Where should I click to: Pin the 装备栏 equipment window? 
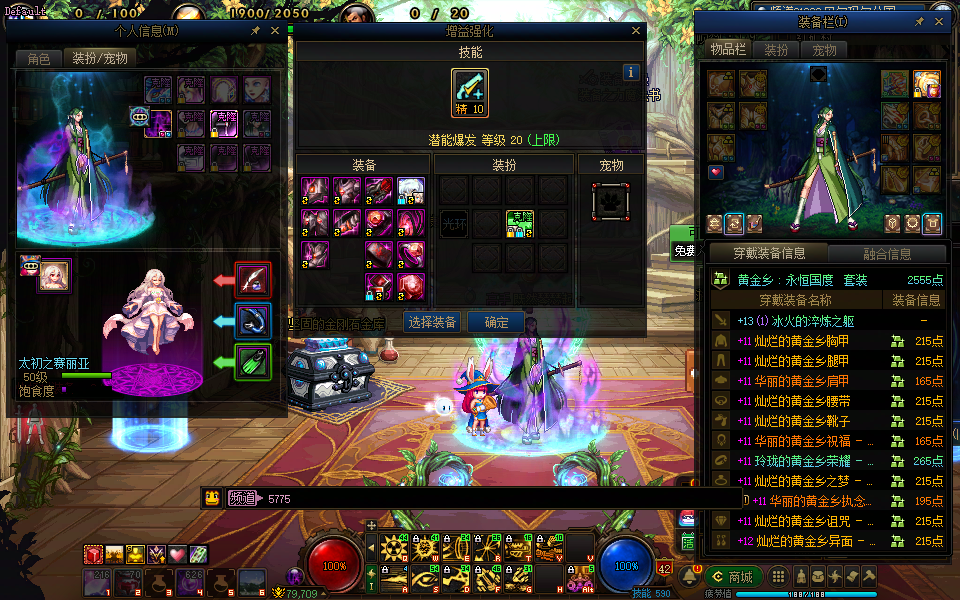click(x=919, y=21)
